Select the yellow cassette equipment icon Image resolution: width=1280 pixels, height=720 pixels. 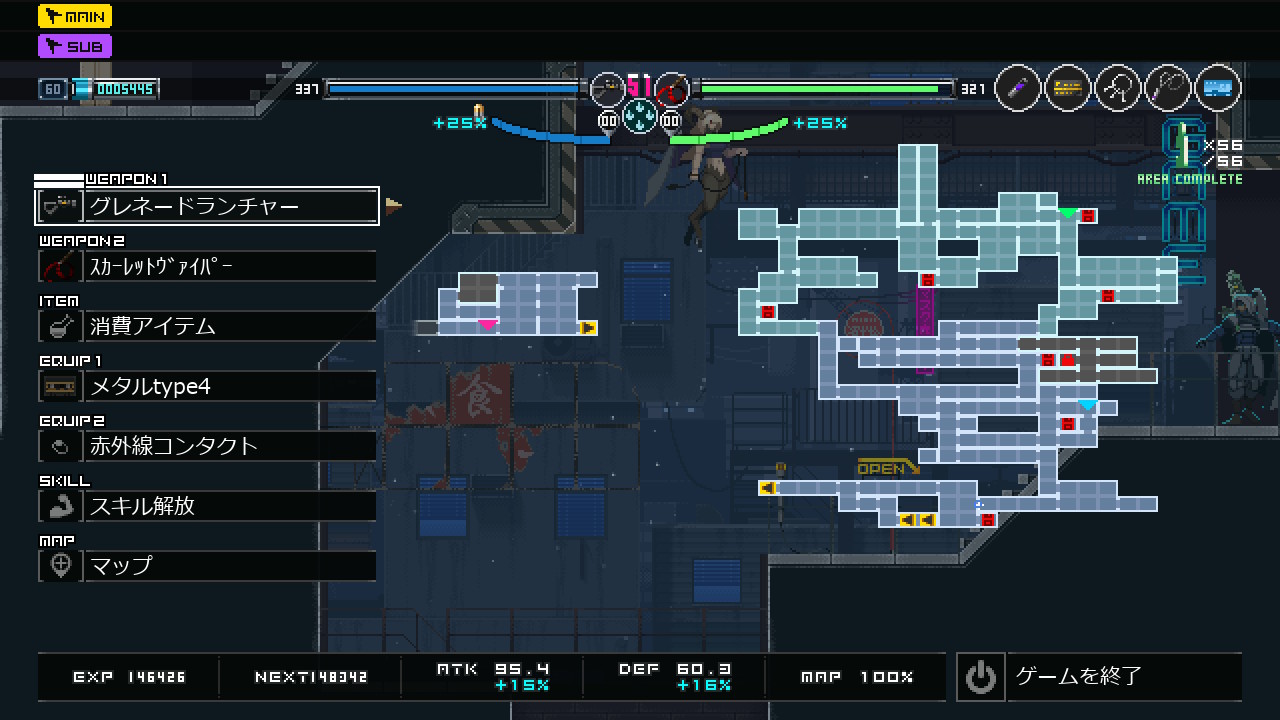[x=1068, y=89]
